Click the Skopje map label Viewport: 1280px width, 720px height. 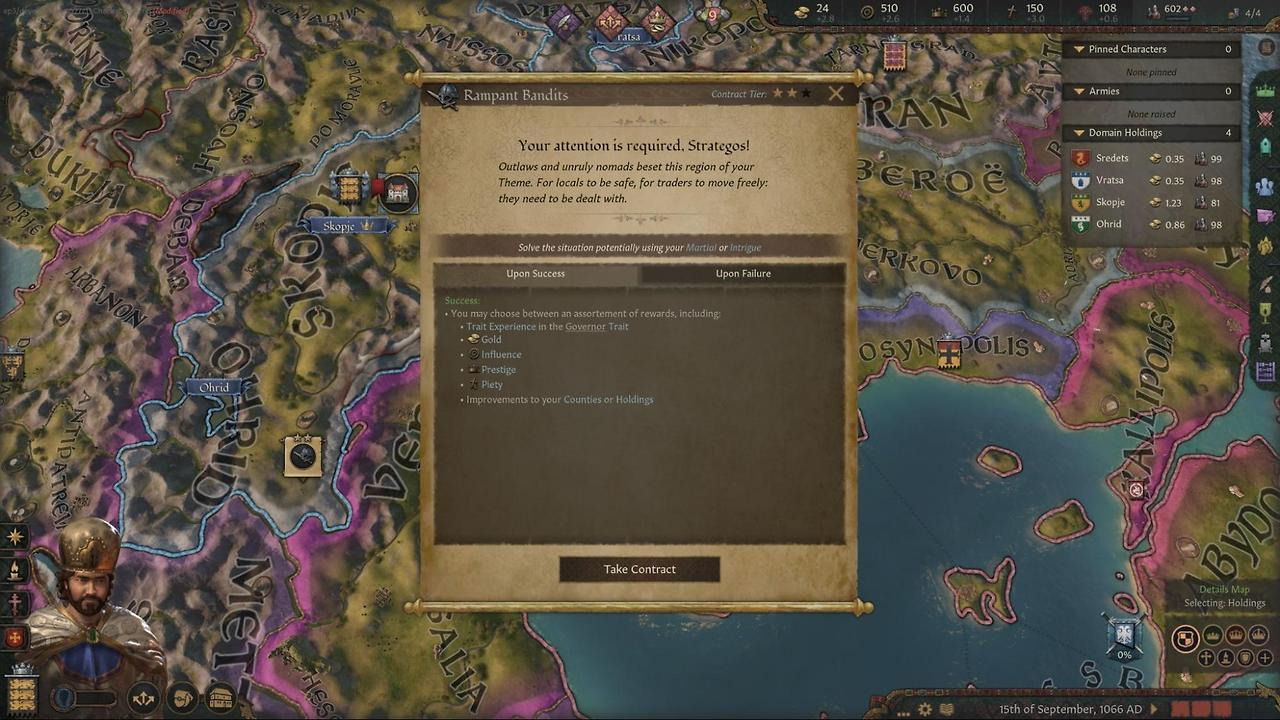pos(339,226)
